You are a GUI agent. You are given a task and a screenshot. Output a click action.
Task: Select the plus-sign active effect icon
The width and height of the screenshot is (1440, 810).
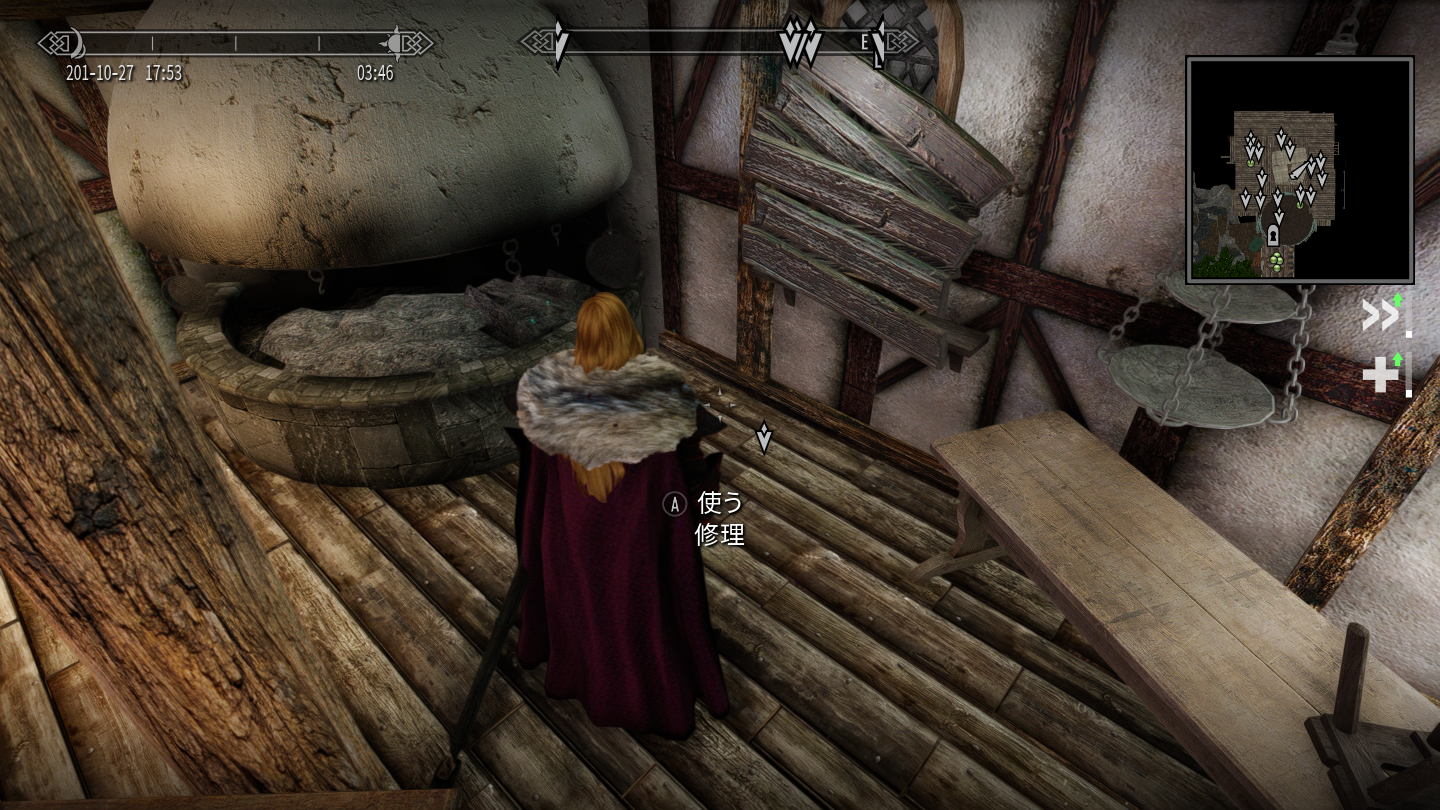click(1381, 375)
